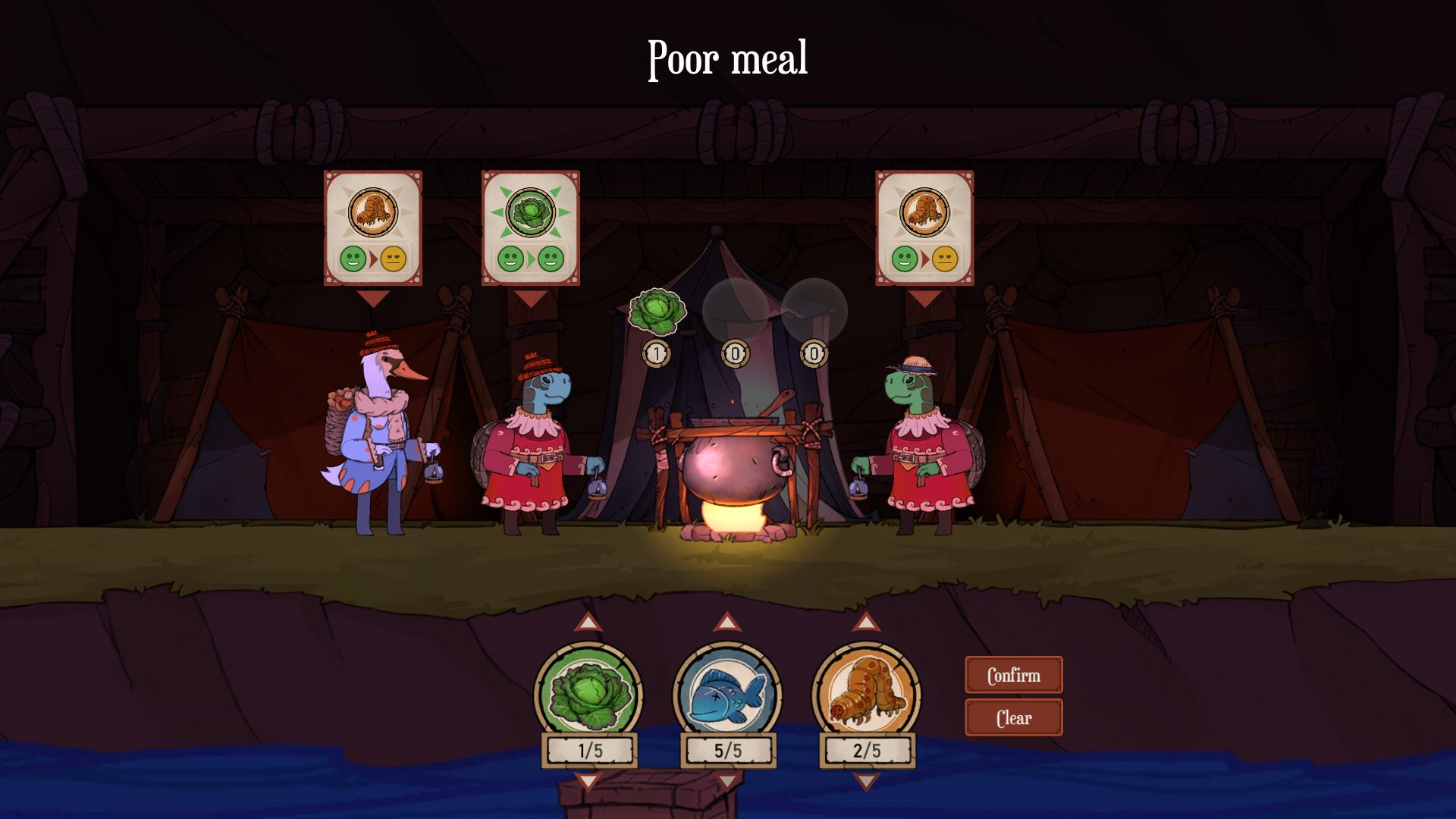The width and height of the screenshot is (1456, 819).
Task: Increase cabbage amount with up arrow
Action: [x=588, y=623]
